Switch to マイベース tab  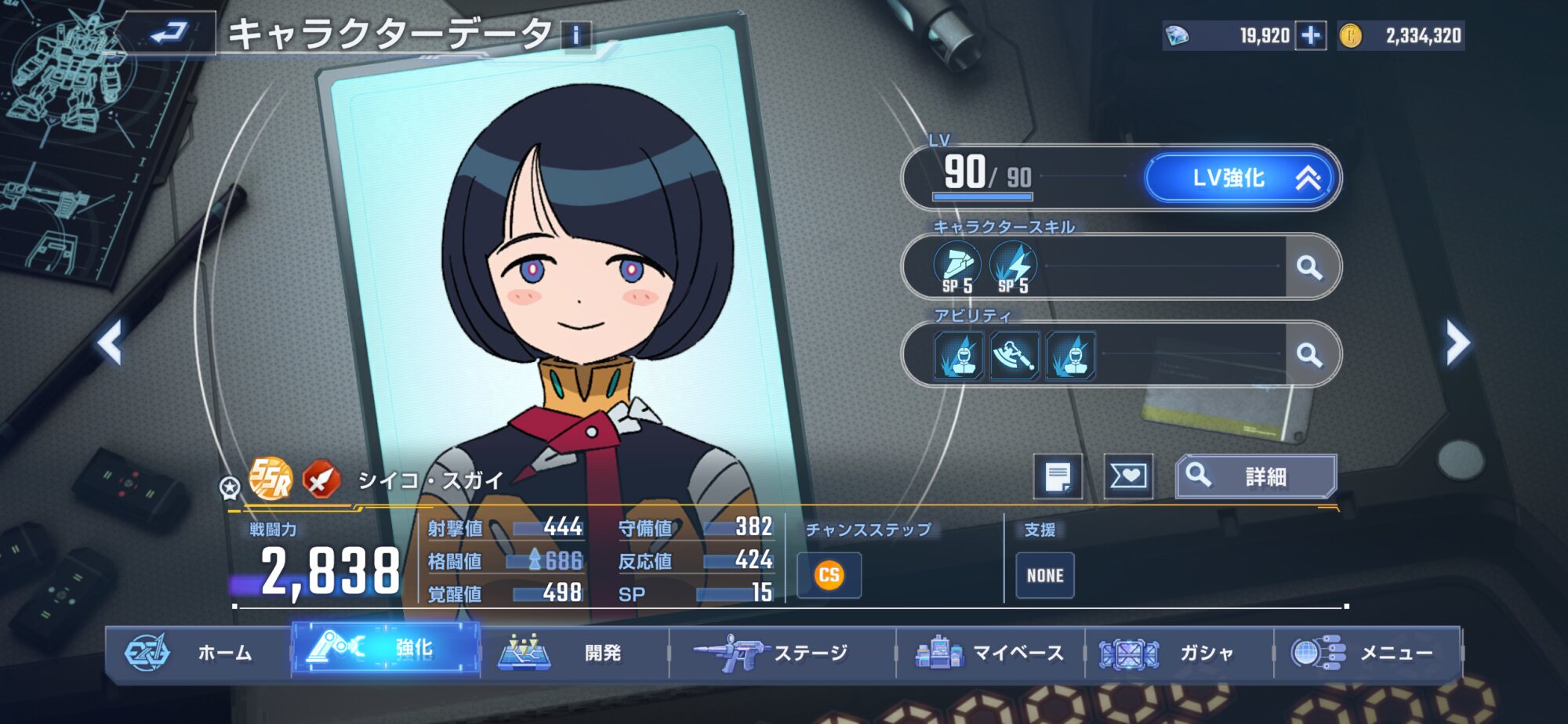(990, 652)
